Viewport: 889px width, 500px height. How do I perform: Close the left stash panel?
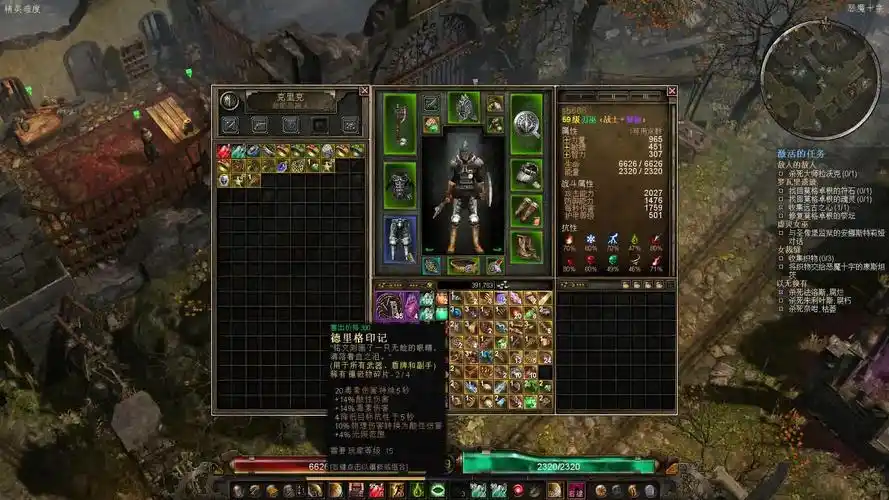pos(364,91)
